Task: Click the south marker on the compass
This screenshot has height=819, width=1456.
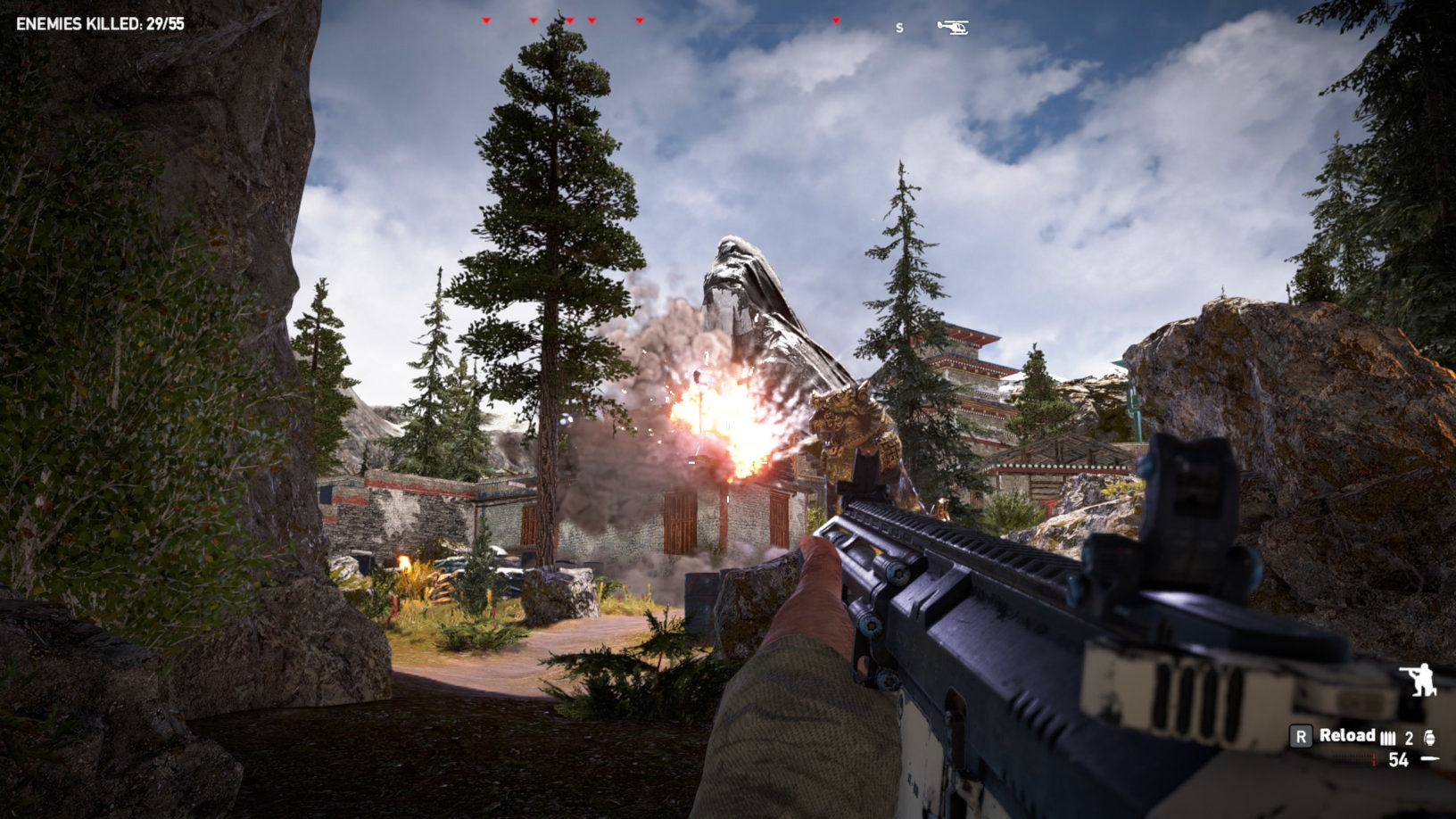Action: (x=899, y=29)
